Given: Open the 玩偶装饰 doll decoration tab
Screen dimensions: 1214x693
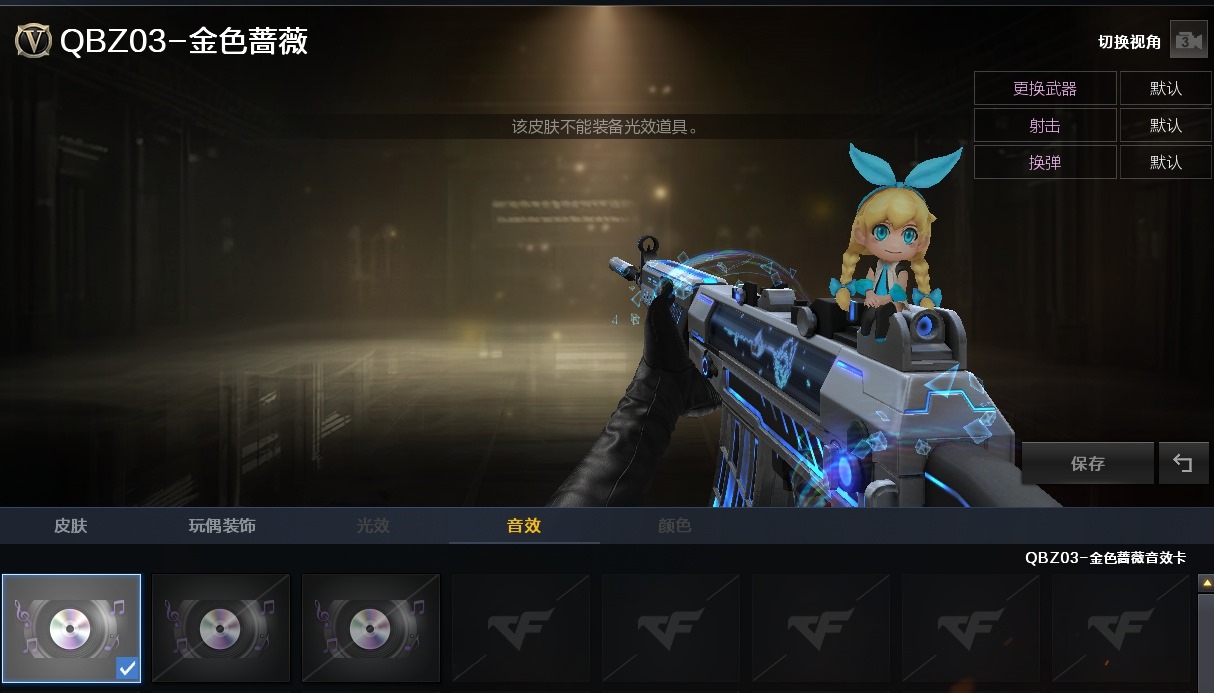Looking at the screenshot, I should click(222, 526).
